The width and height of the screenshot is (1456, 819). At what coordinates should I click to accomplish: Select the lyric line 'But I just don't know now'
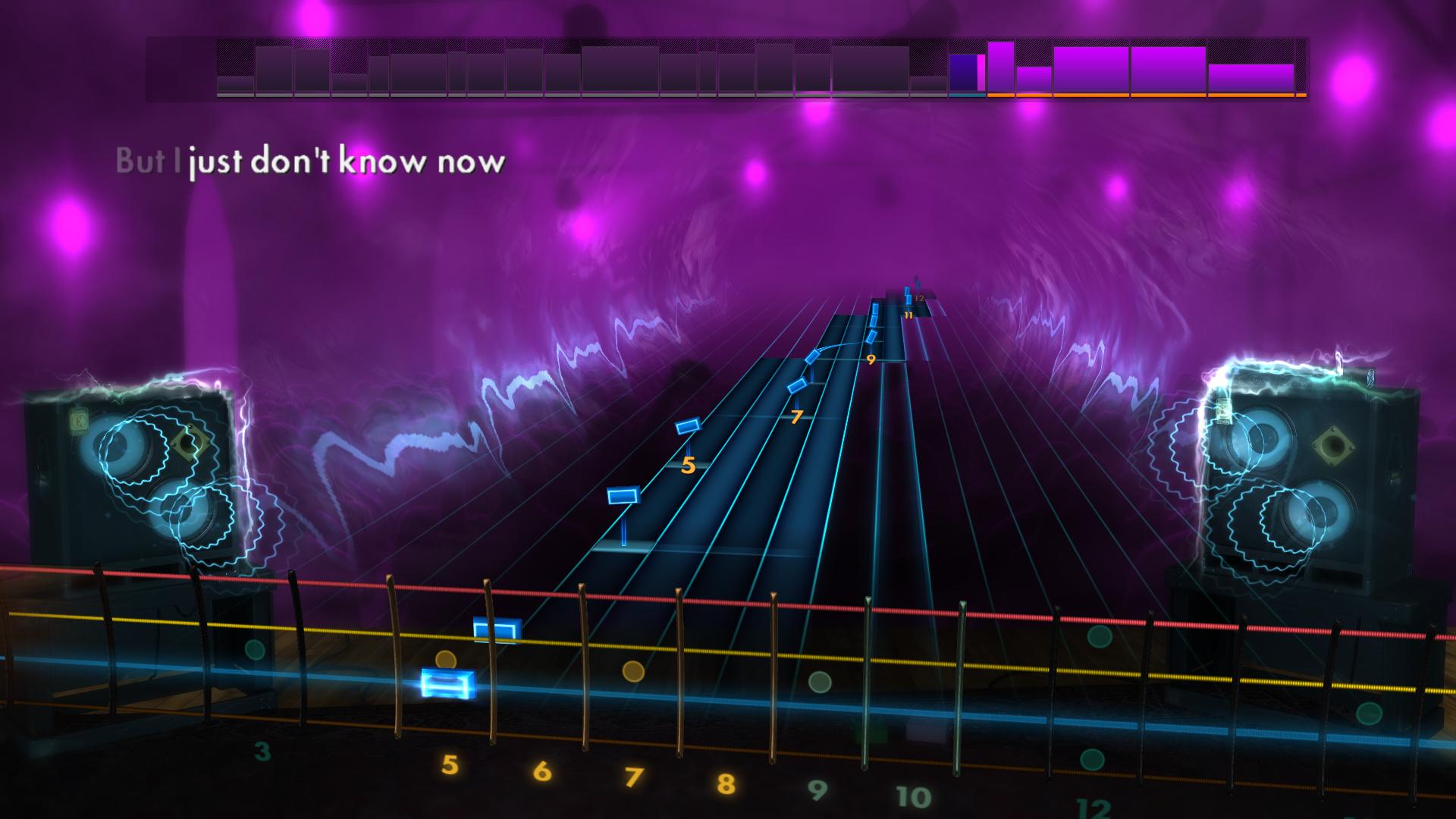click(x=309, y=160)
